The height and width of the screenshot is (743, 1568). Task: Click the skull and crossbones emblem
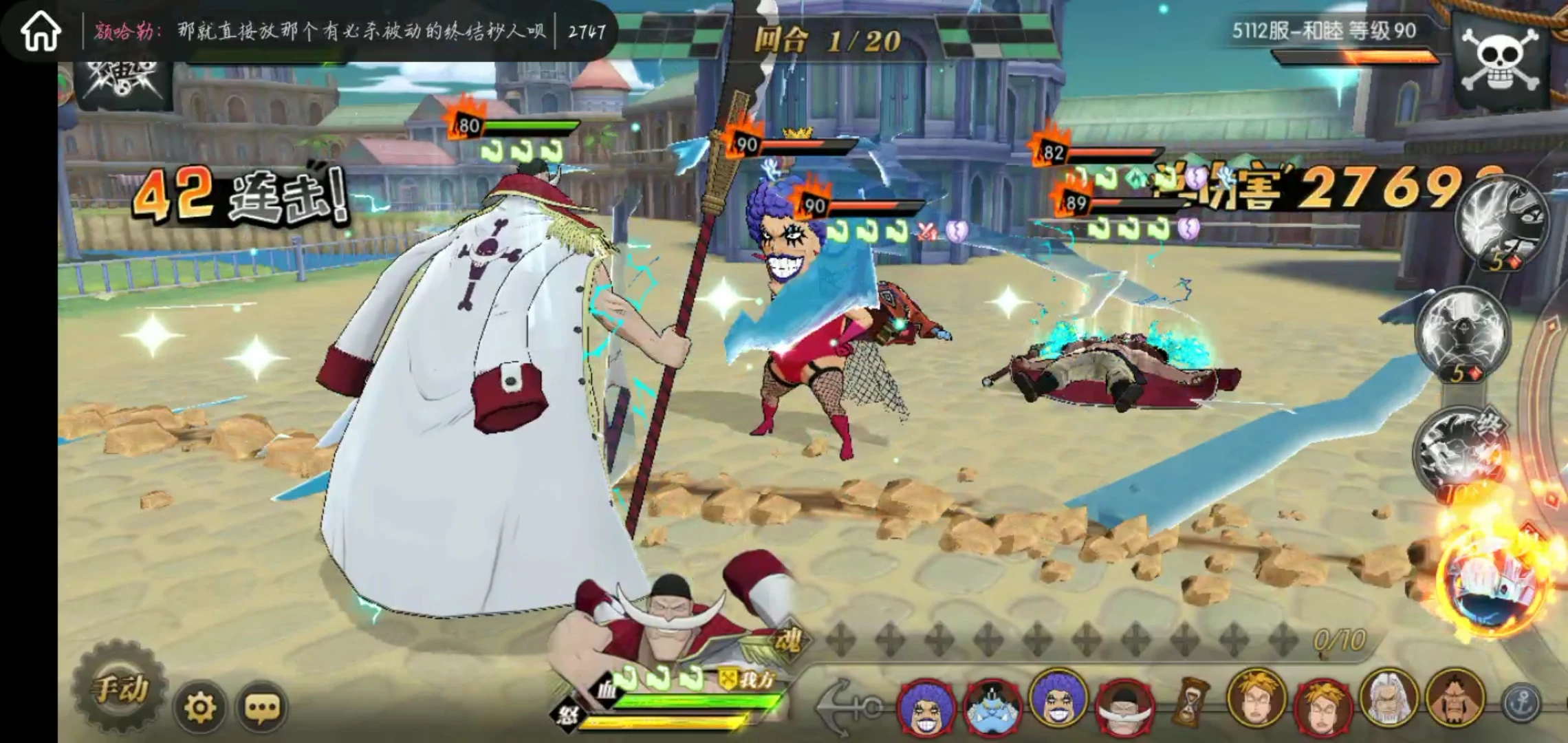(1501, 61)
